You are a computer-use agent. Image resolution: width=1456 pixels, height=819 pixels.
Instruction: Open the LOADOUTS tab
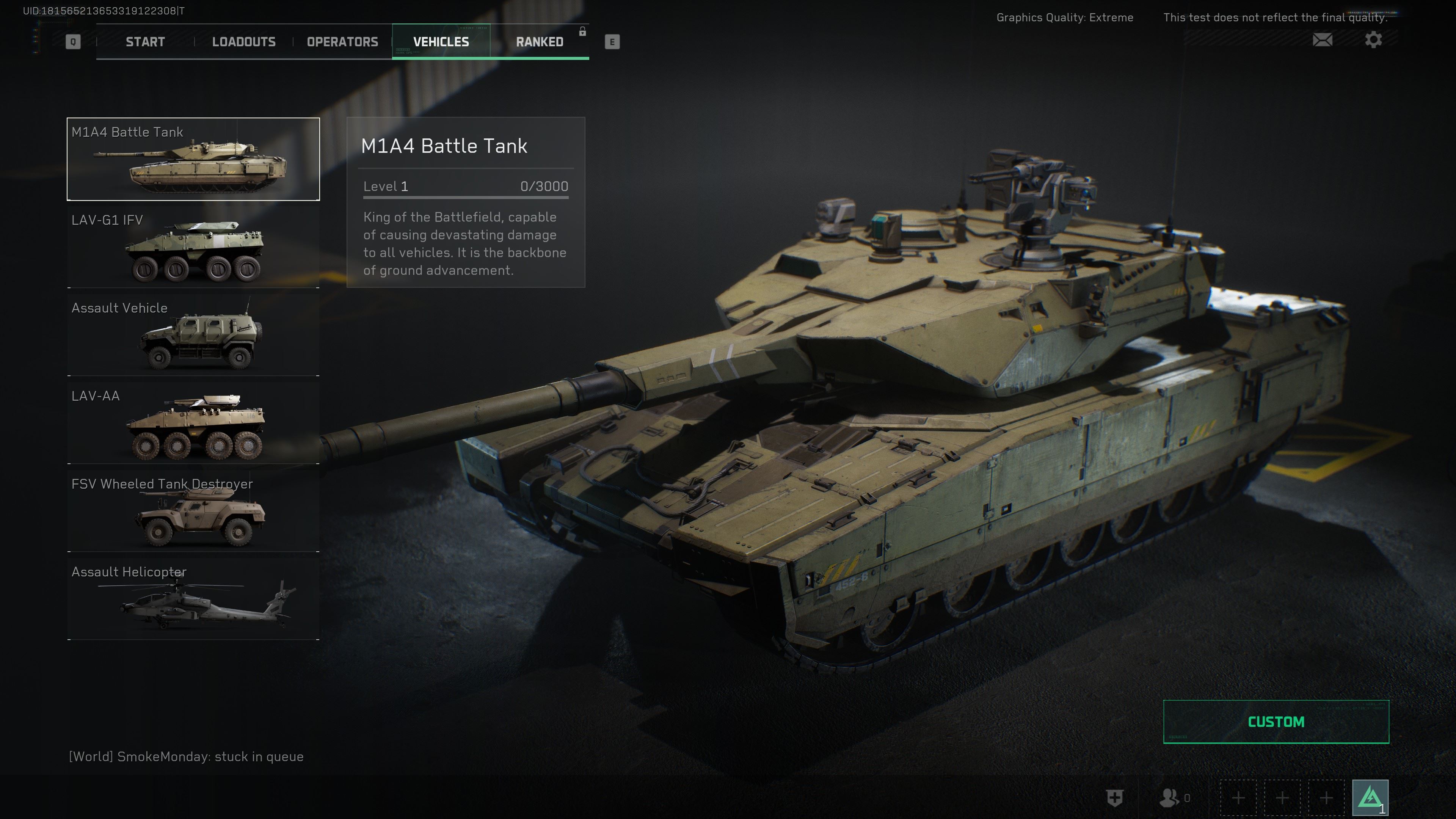pos(243,42)
